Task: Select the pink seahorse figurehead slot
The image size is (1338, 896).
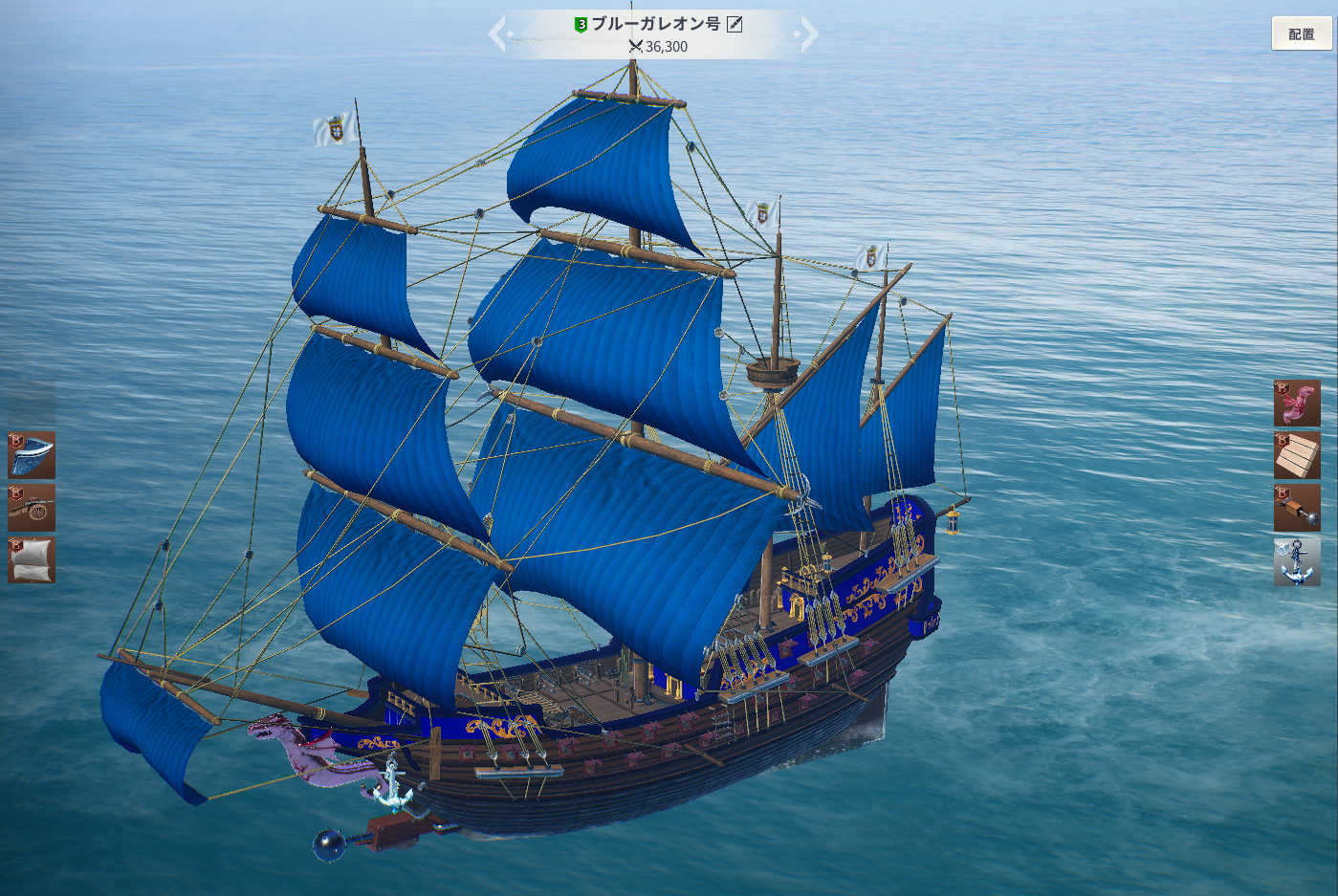Action: pos(1297,403)
